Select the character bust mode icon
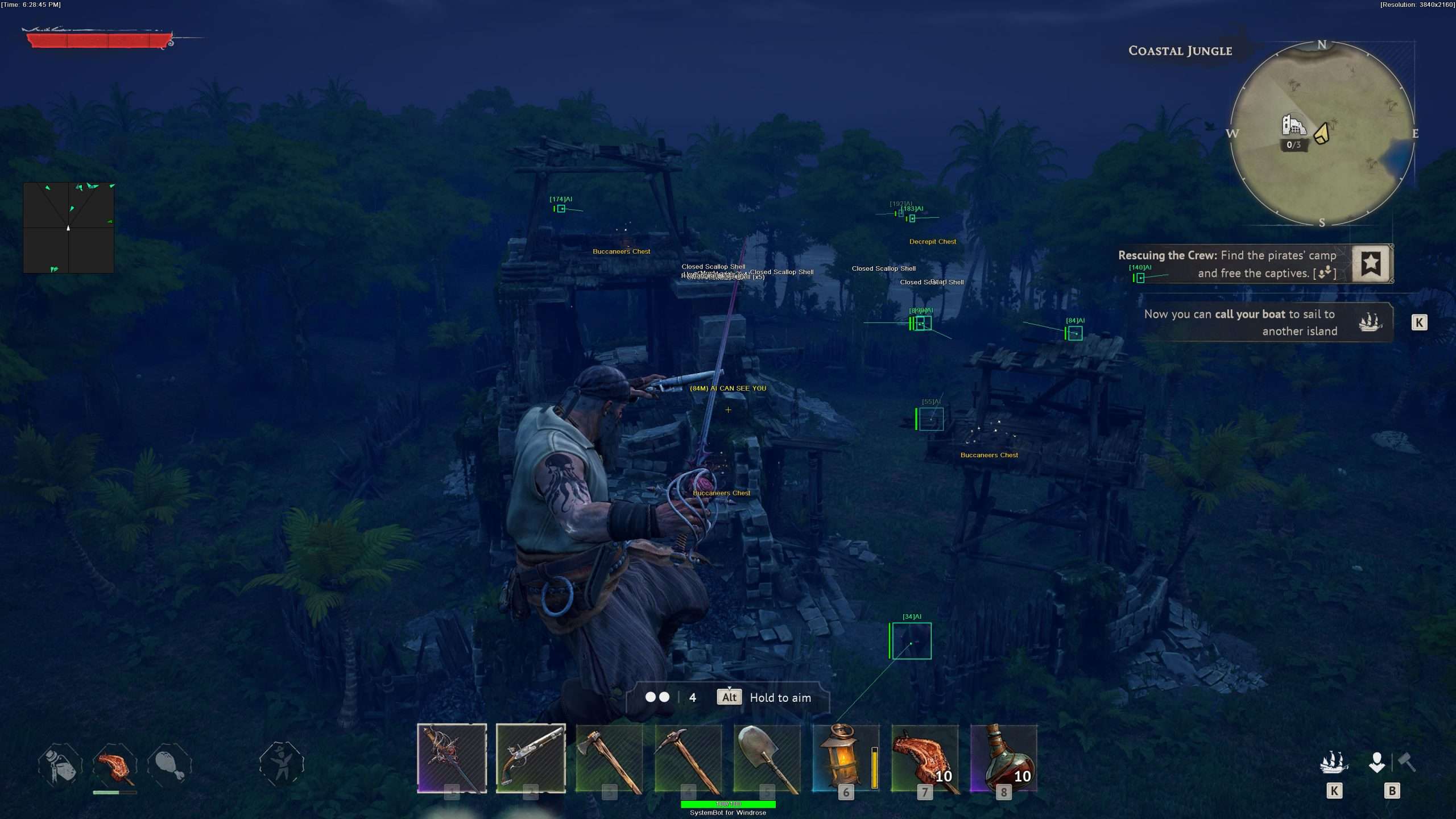The height and width of the screenshot is (819, 1456). [1377, 762]
